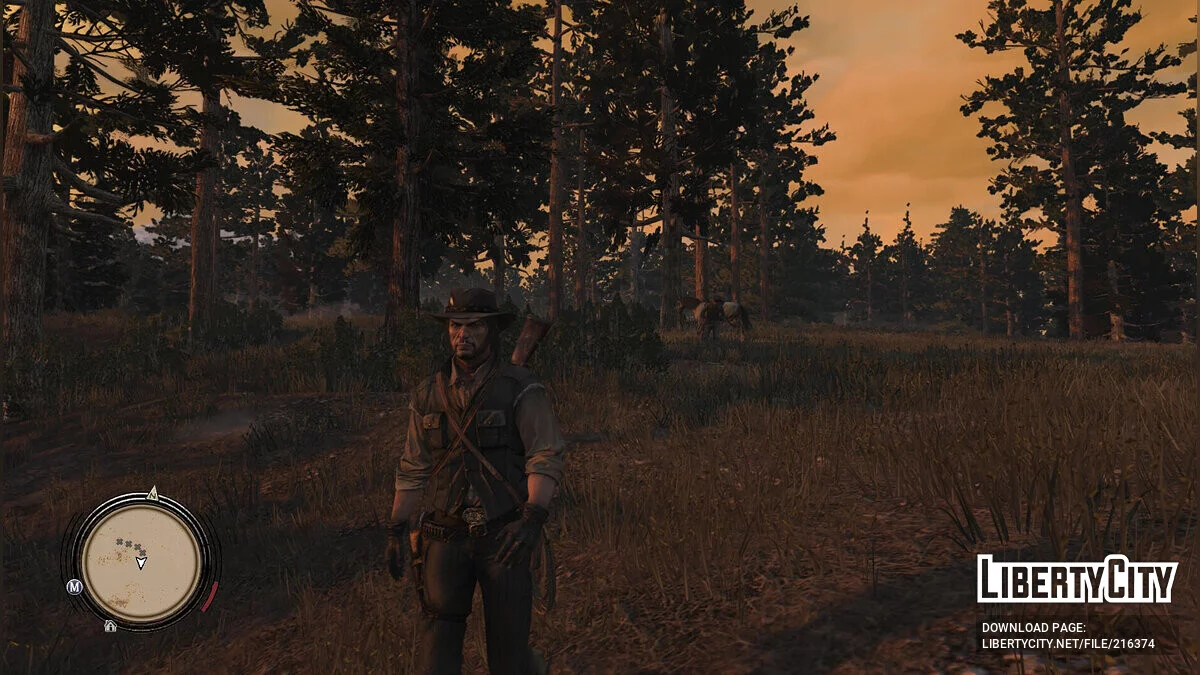This screenshot has height=675, width=1200.
Task: Click the north compass marker on the minimap
Action: pos(152,493)
